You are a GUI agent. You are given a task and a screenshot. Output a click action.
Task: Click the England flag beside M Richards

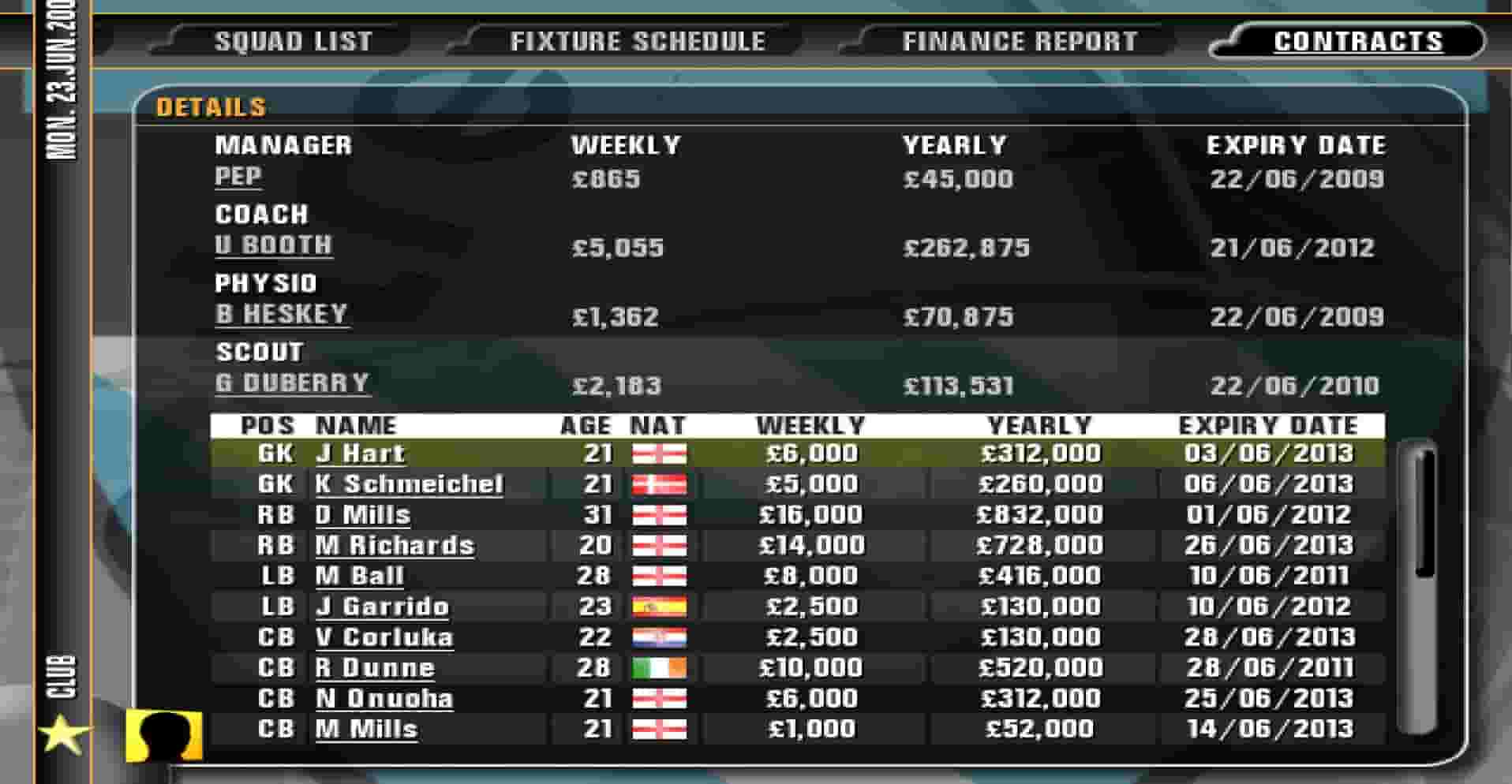click(x=659, y=544)
